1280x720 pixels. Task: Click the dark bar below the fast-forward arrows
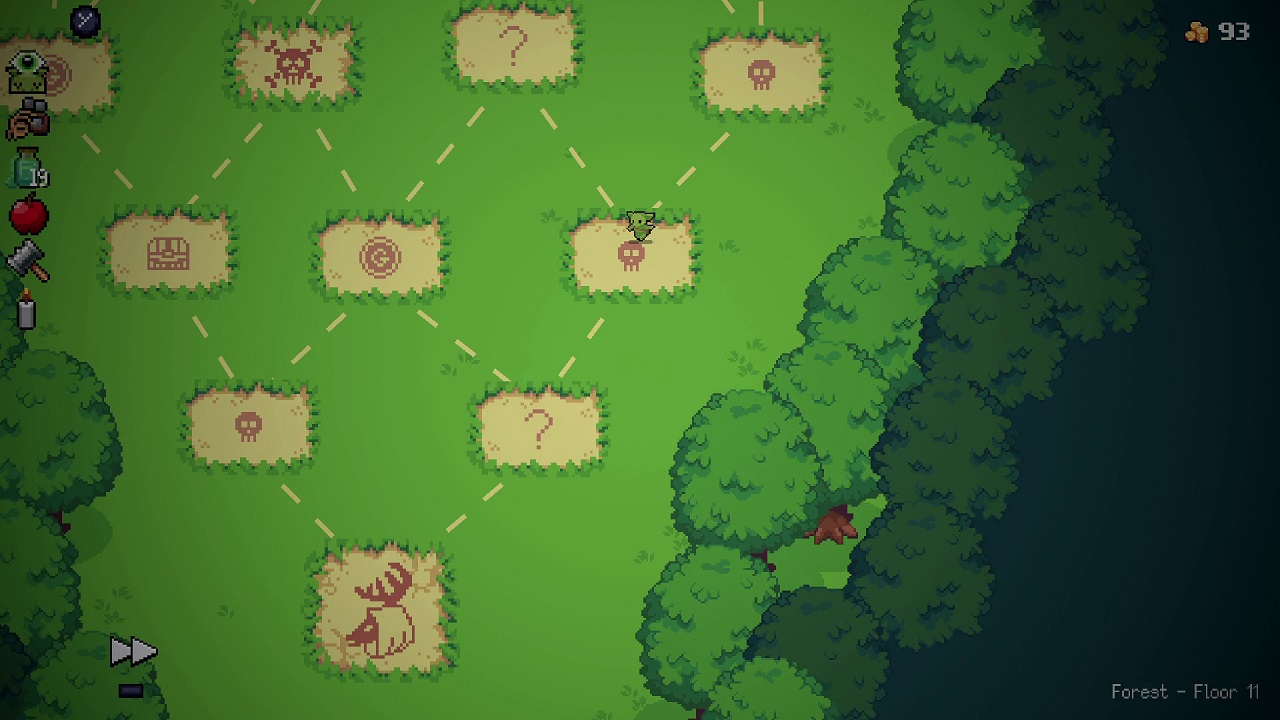point(129,689)
